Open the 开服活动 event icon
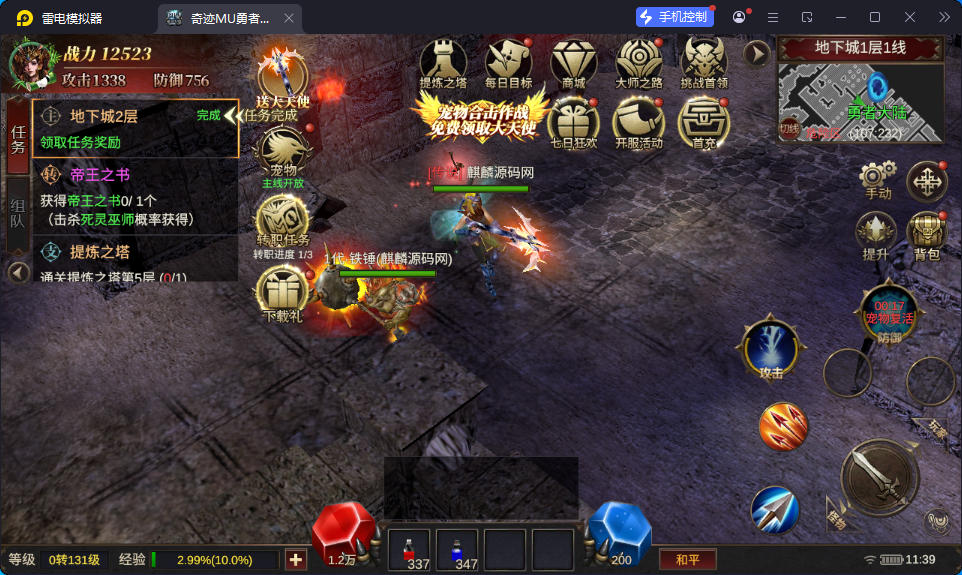962x575 pixels. (639, 120)
